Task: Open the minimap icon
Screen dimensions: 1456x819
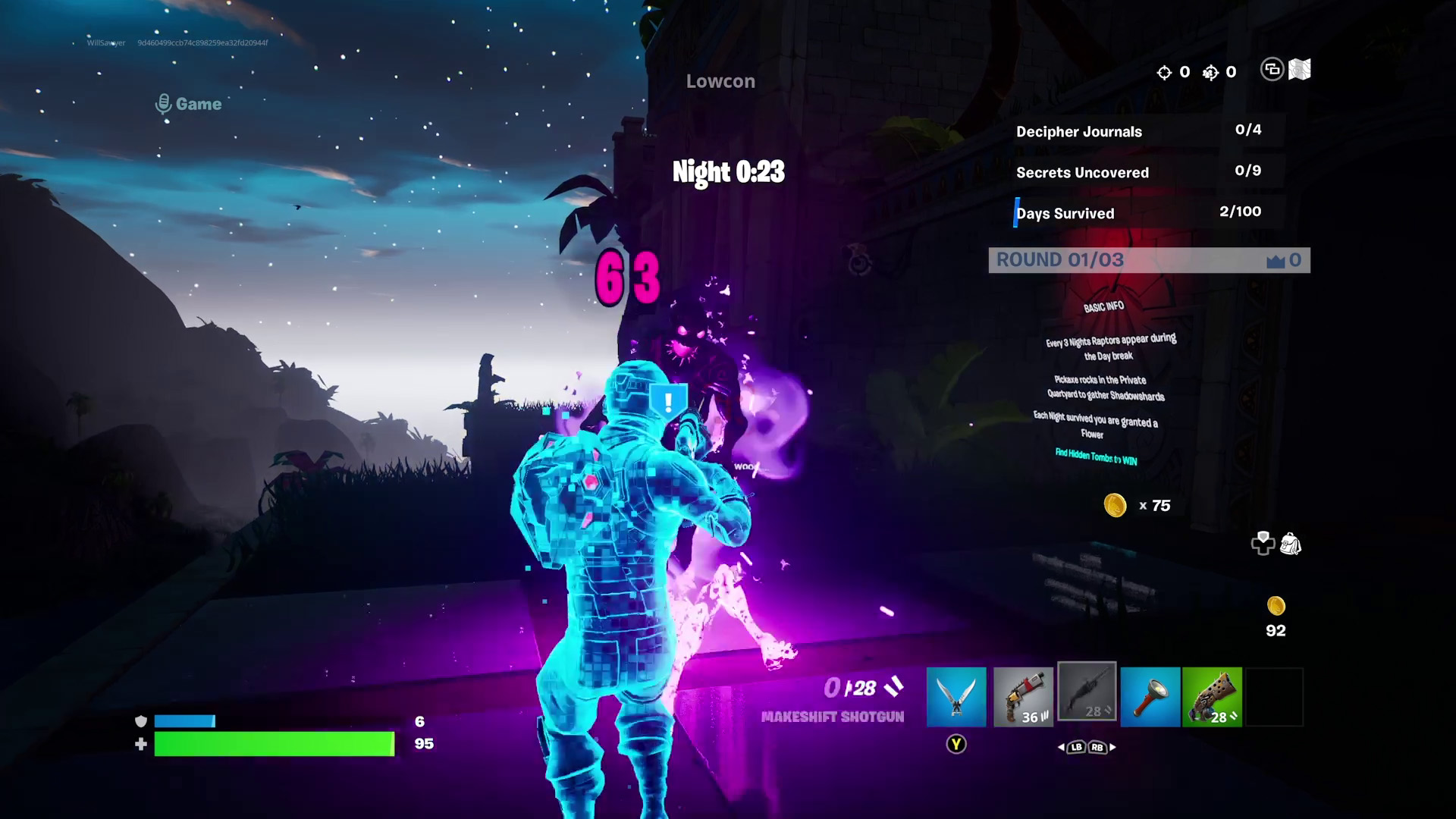Action: (1299, 71)
